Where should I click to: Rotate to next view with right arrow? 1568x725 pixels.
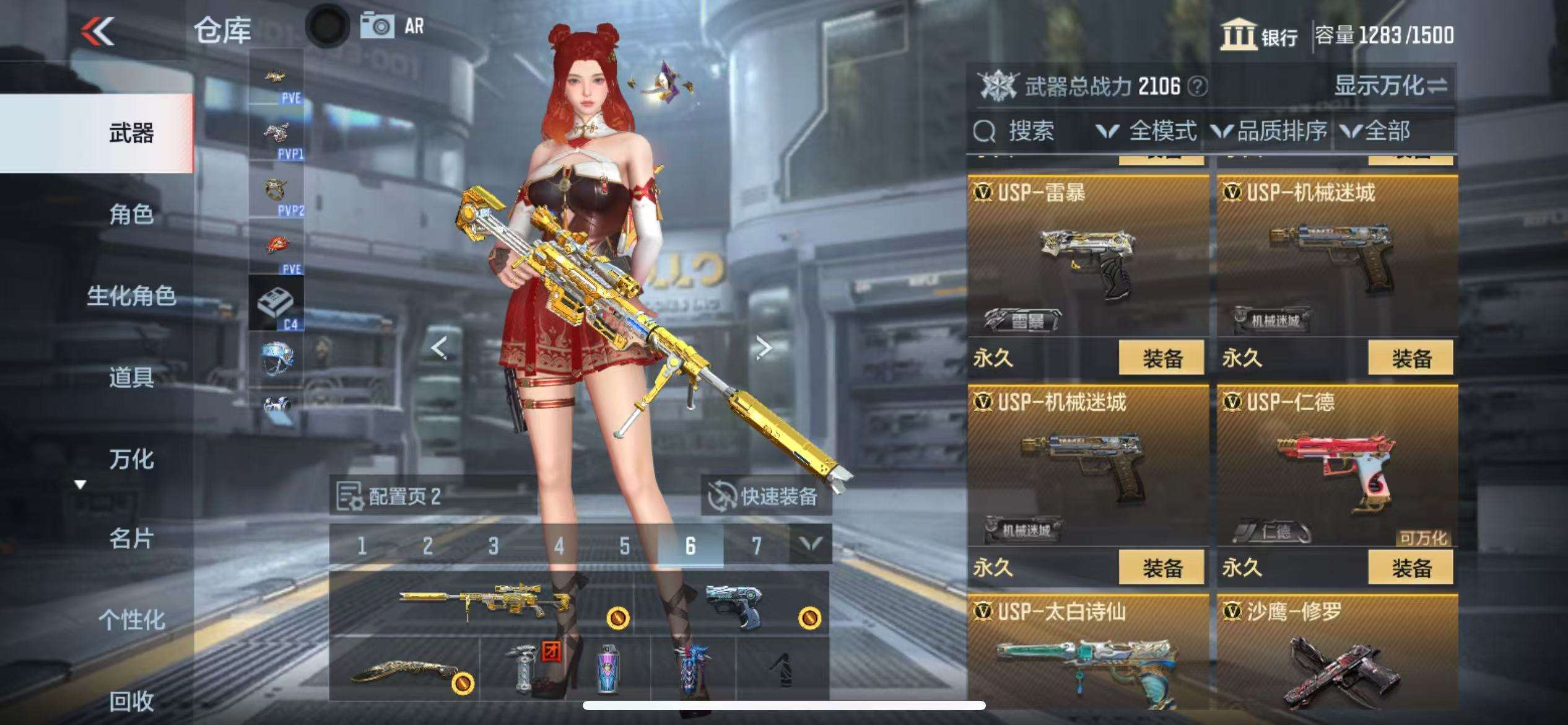pyautogui.click(x=764, y=348)
